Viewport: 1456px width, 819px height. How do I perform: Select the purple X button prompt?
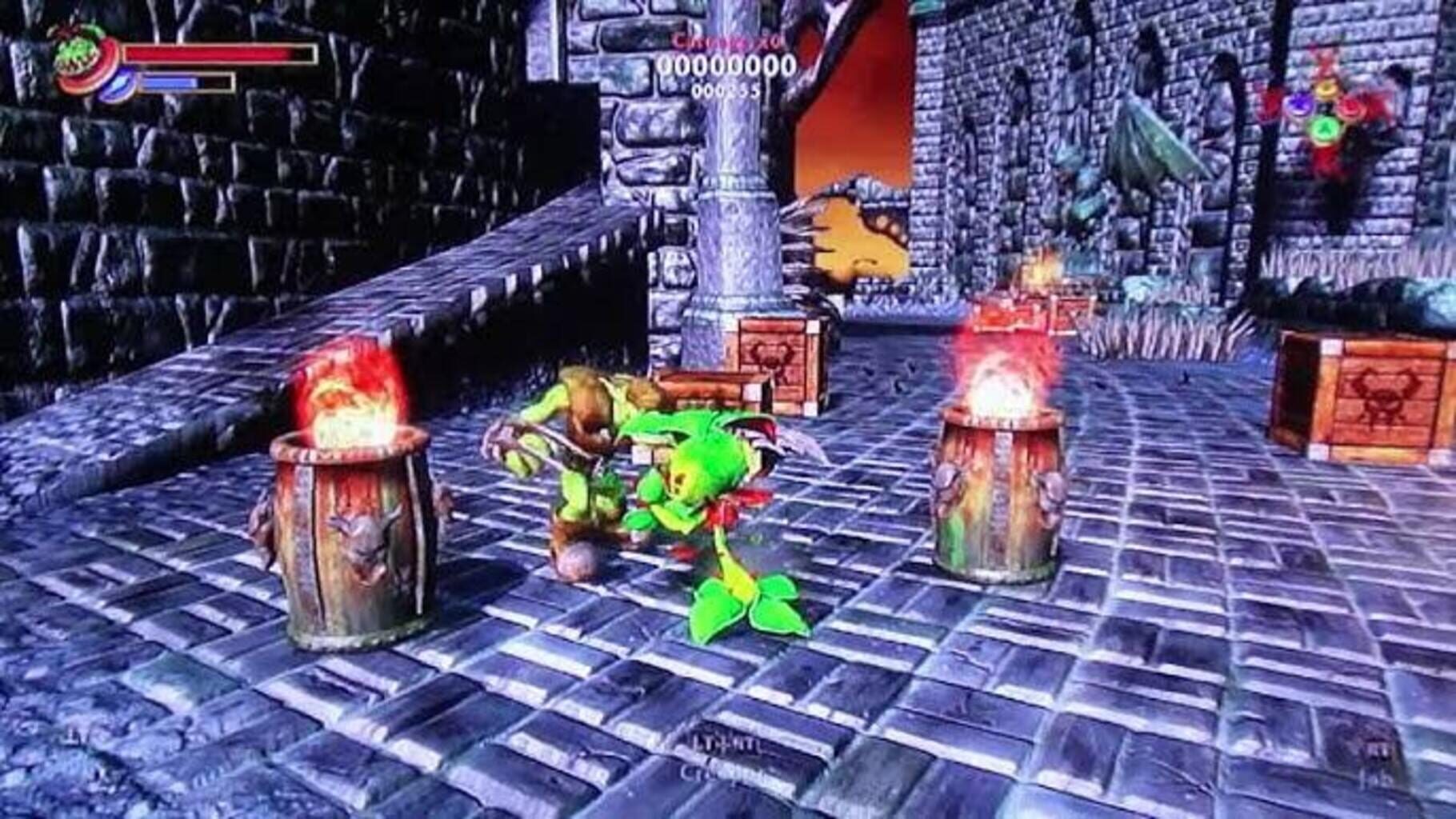point(1299,104)
